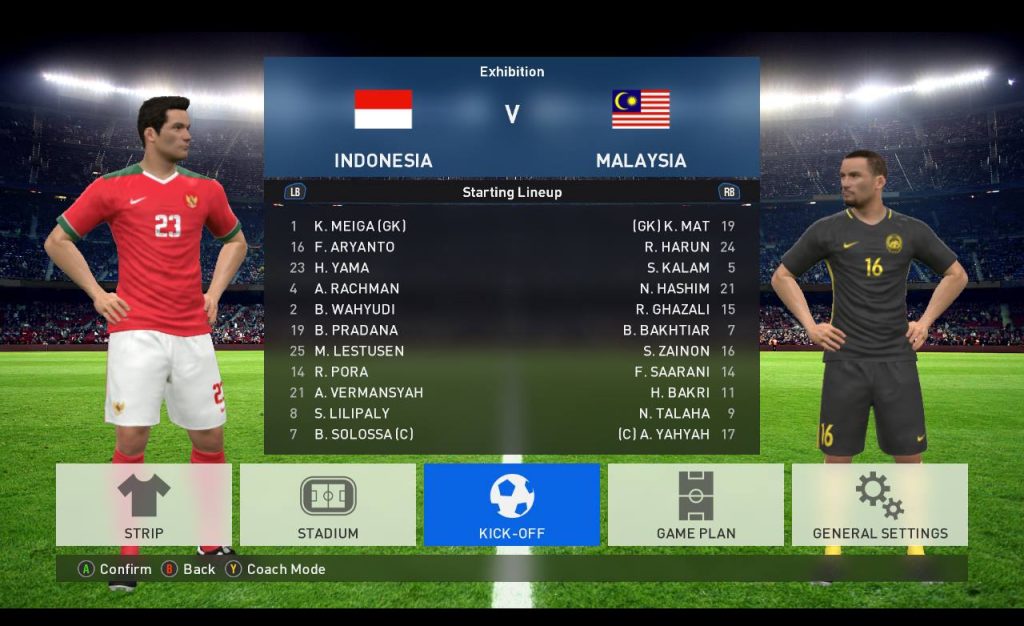Open the Strip selection menu
The height and width of the screenshot is (626, 1024).
click(x=144, y=505)
